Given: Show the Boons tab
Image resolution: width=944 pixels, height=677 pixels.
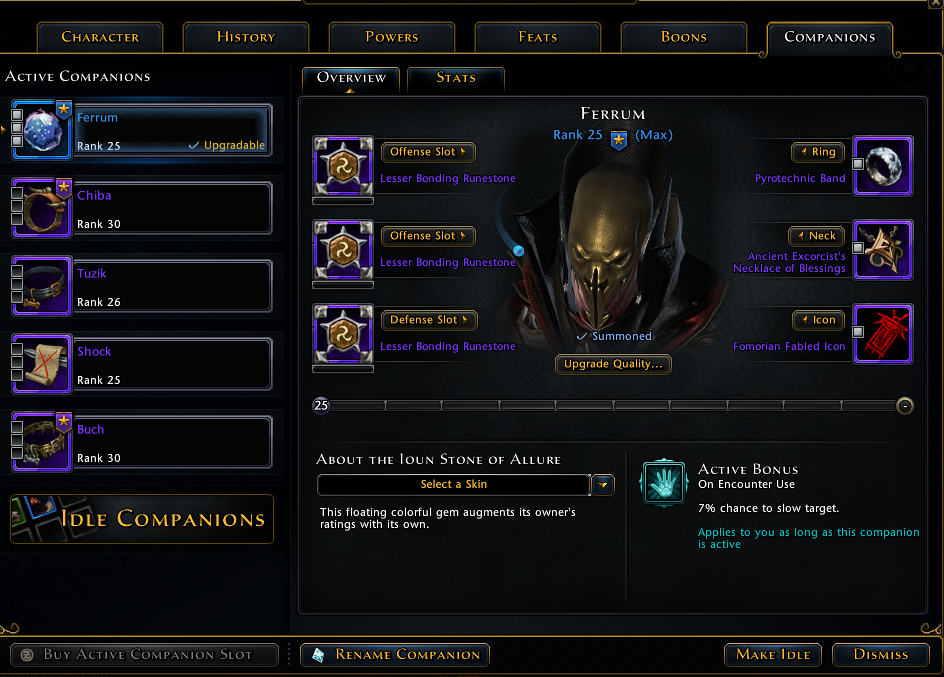Looking at the screenshot, I should (x=684, y=37).
